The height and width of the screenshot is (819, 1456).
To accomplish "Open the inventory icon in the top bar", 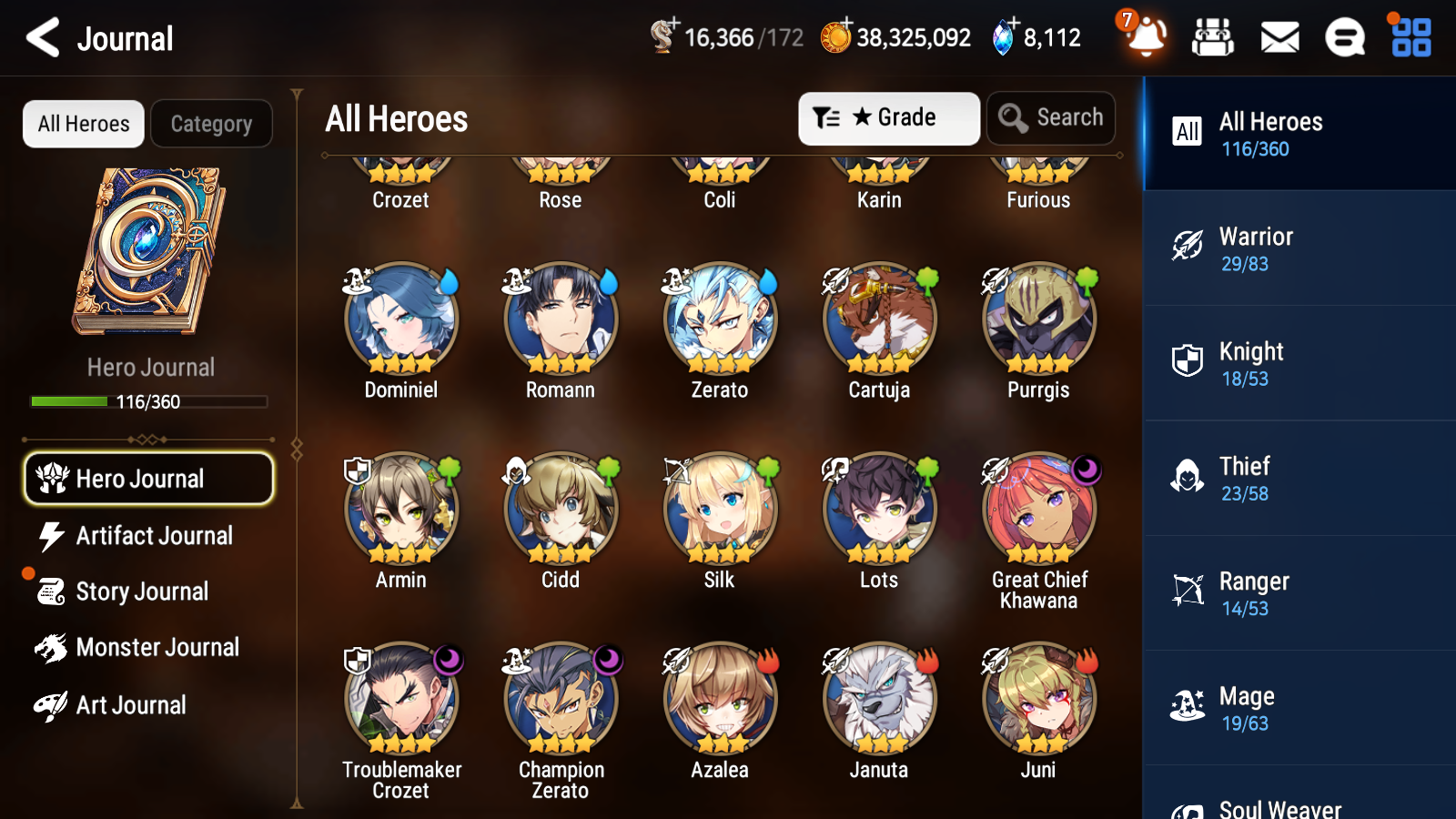I will coord(1213,37).
